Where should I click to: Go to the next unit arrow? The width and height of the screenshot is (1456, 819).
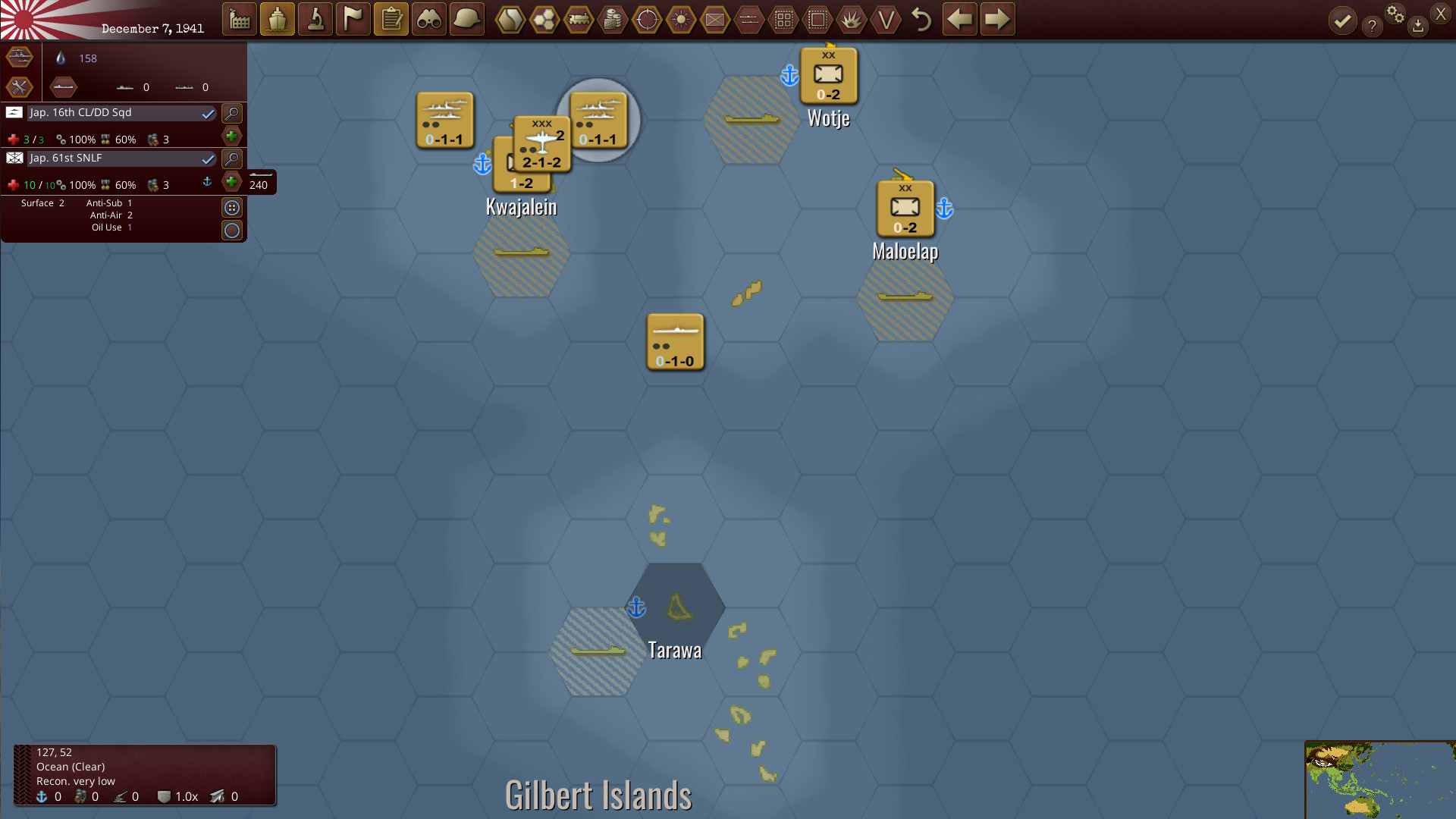coord(997,20)
